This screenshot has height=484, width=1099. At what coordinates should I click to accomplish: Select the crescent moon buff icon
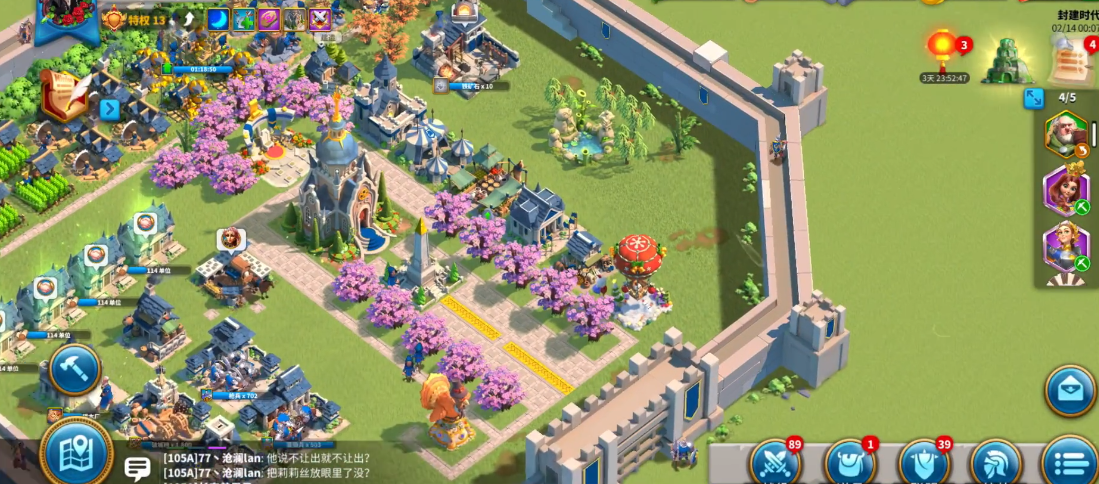click(x=218, y=18)
